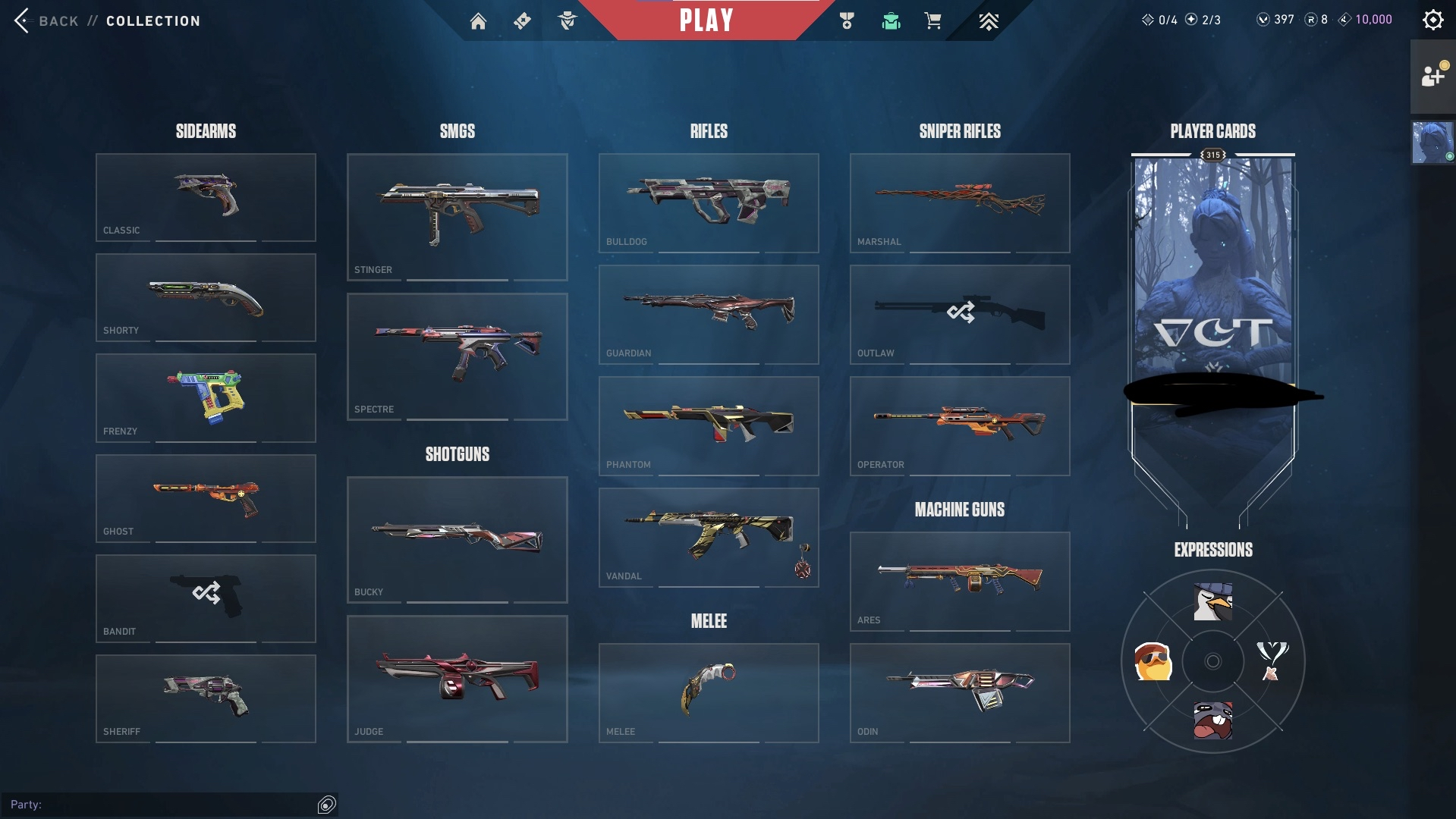Open the add friends social panel

pos(1432,76)
